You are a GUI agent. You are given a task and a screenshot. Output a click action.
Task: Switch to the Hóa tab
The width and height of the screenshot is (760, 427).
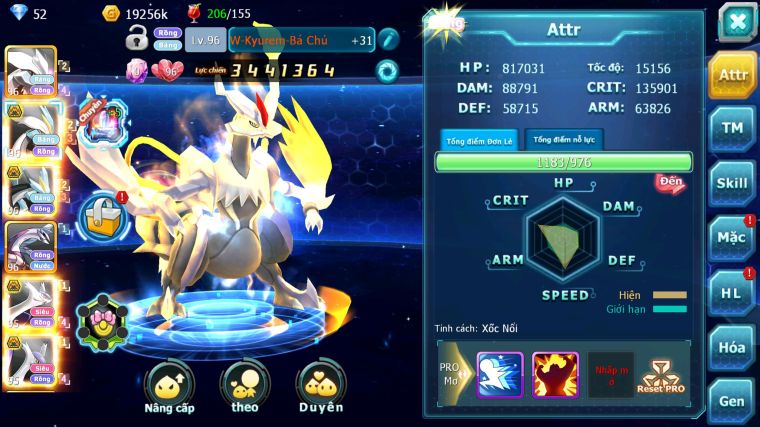(x=732, y=347)
